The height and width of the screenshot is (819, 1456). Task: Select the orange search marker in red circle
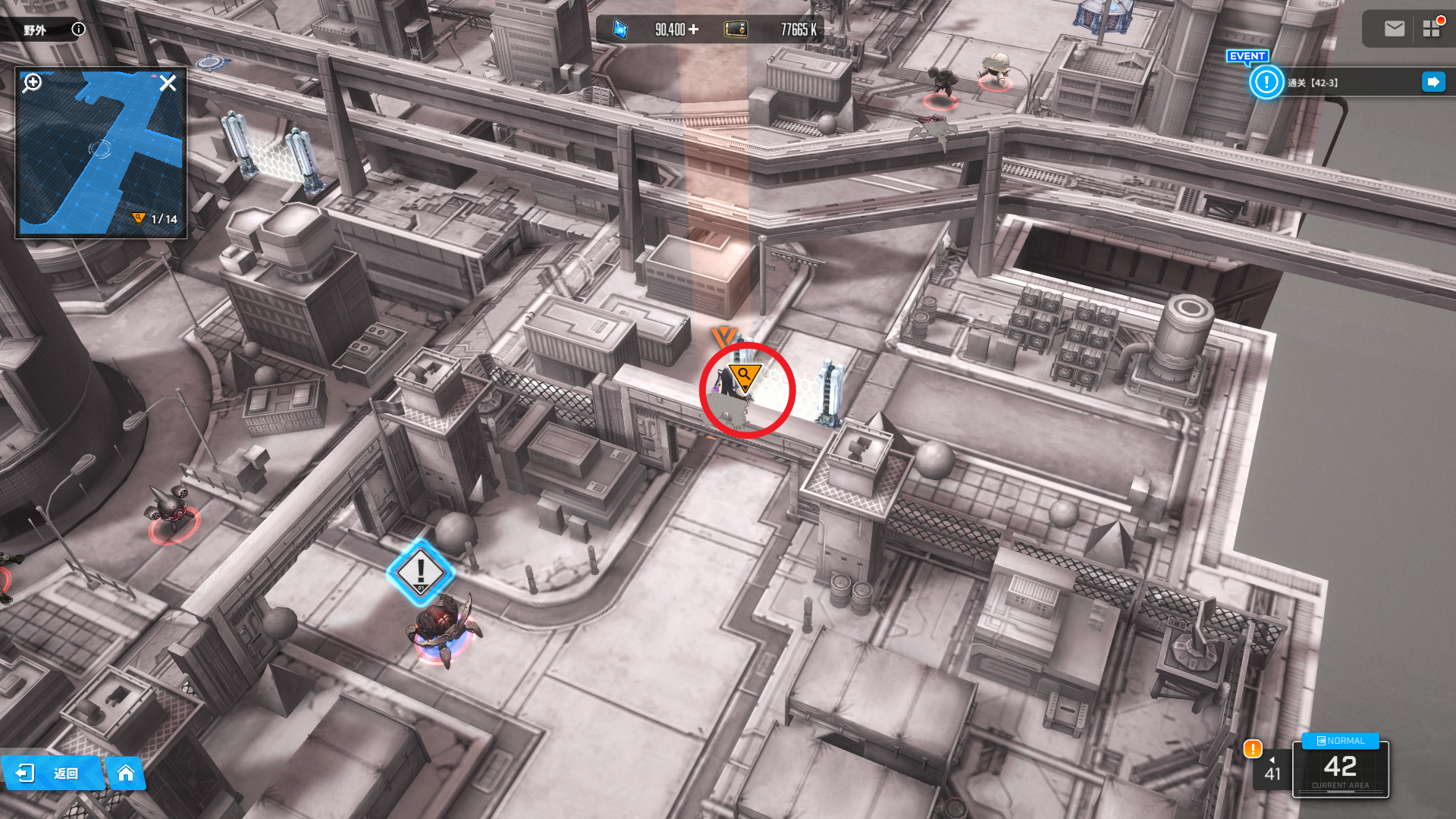[x=745, y=377]
